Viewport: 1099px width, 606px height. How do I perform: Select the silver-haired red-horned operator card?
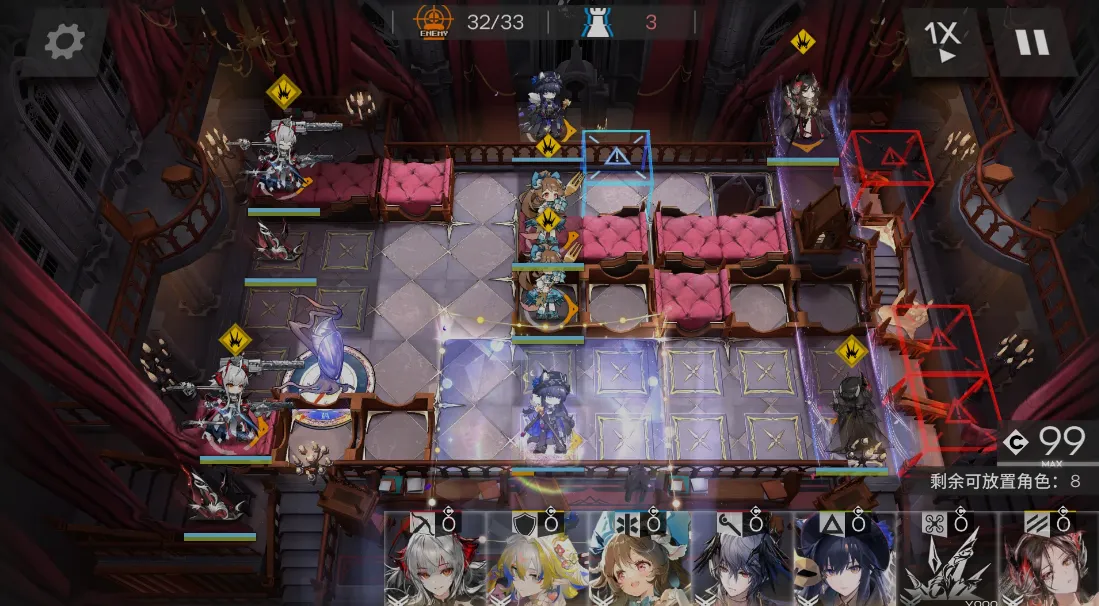(434, 562)
